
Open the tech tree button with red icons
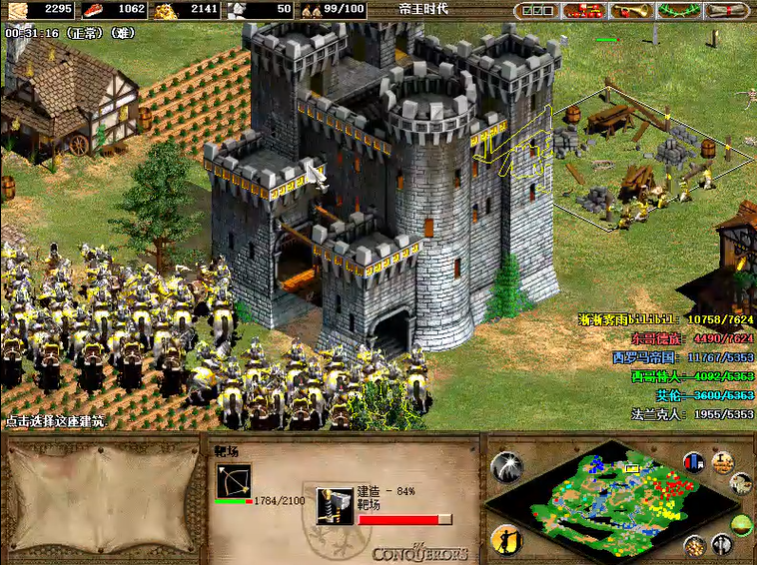(x=582, y=11)
